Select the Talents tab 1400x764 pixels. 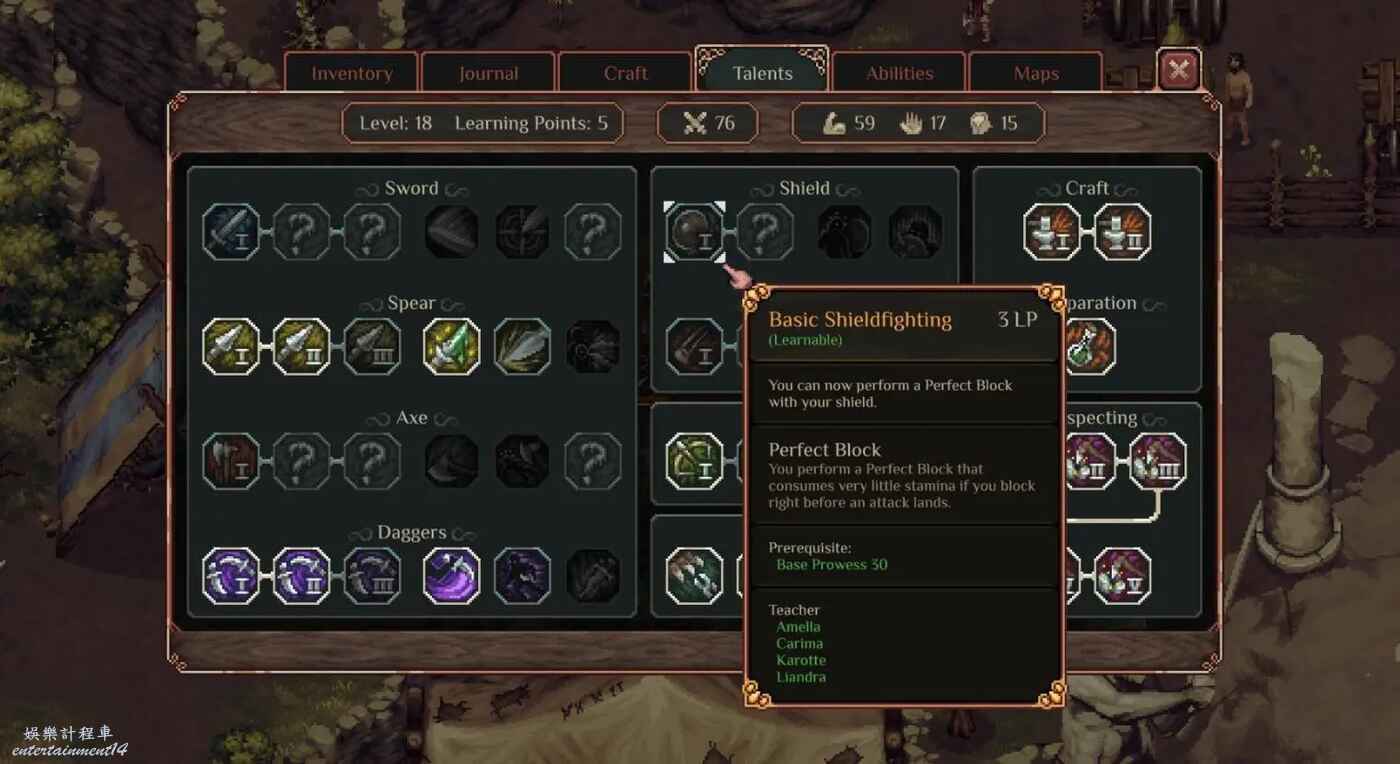pyautogui.click(x=762, y=73)
